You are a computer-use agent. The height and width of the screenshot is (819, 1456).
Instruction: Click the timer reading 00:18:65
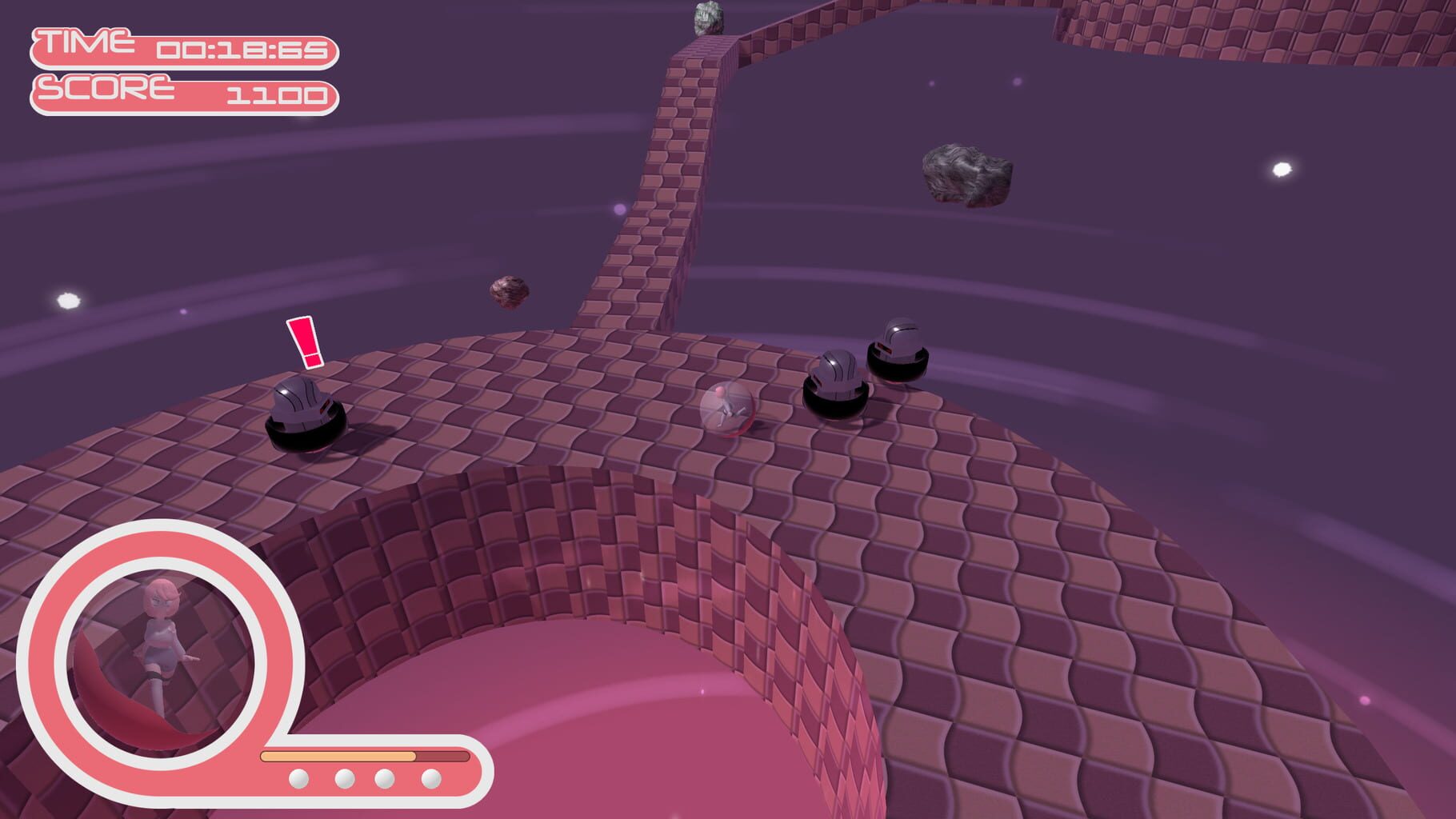[244, 50]
